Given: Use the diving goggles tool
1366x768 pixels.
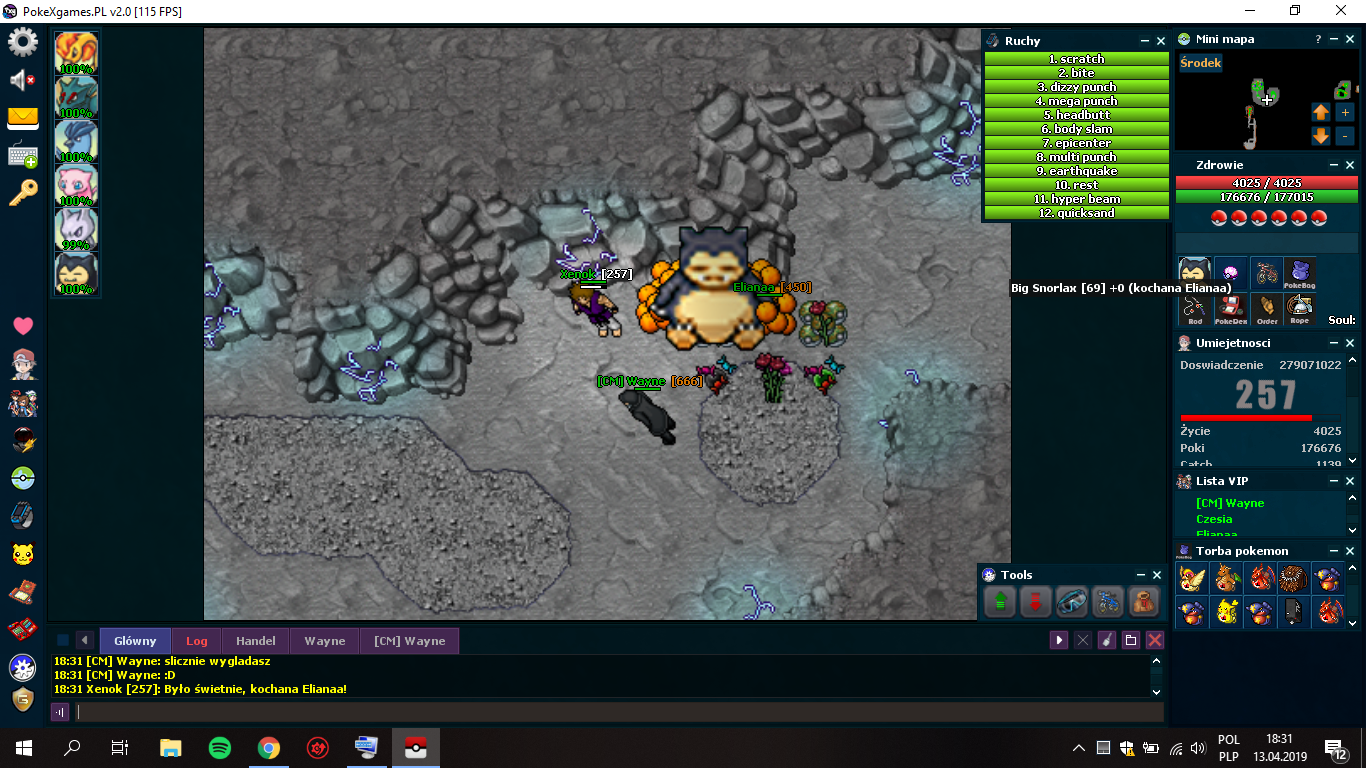Looking at the screenshot, I should [1072, 602].
